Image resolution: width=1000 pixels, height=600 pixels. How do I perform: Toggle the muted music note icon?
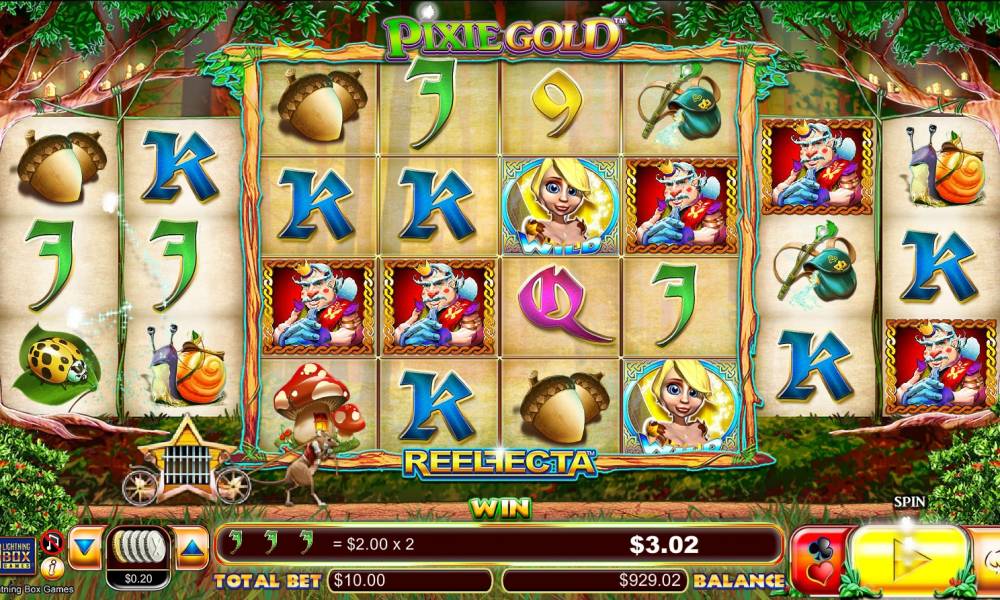(54, 543)
